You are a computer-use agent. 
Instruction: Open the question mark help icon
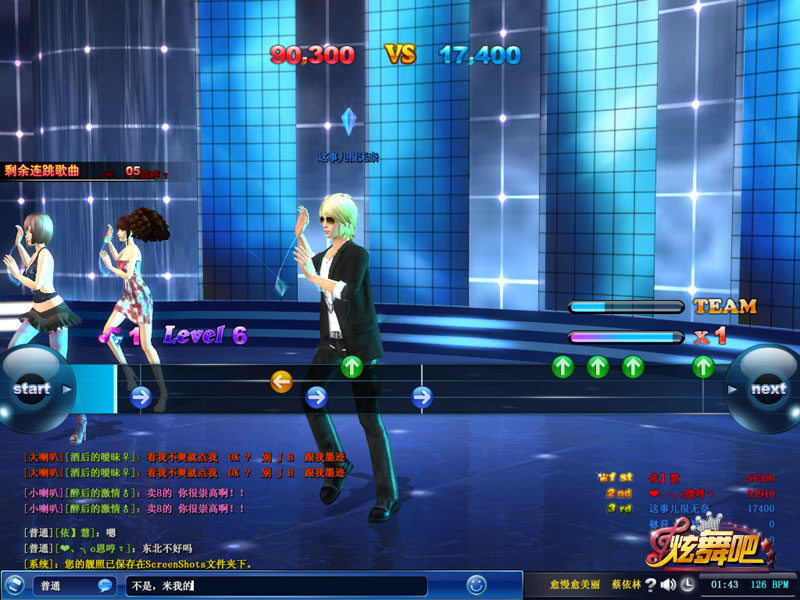click(x=650, y=584)
